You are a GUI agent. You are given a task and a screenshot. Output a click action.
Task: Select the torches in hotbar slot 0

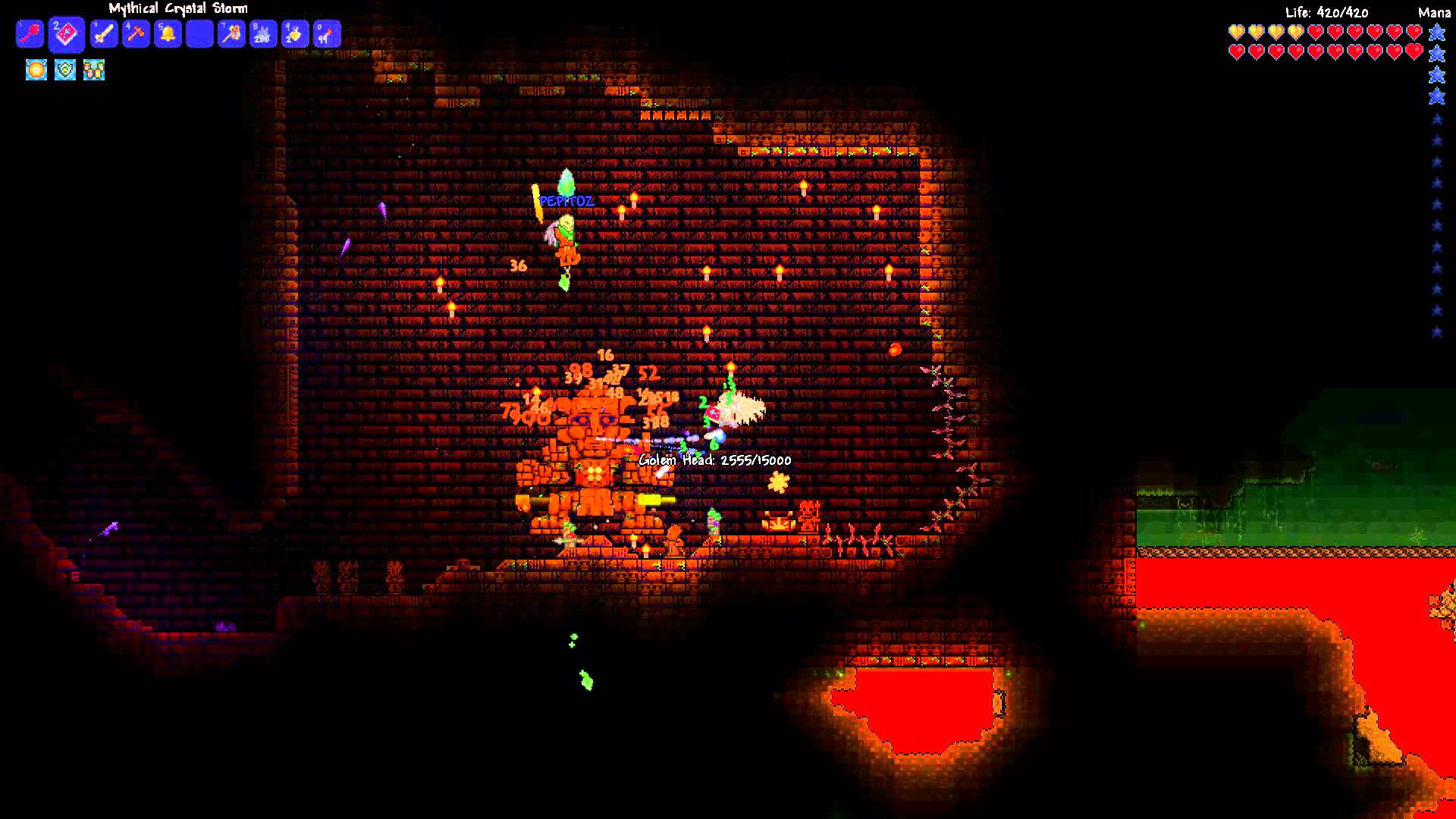pos(327,33)
